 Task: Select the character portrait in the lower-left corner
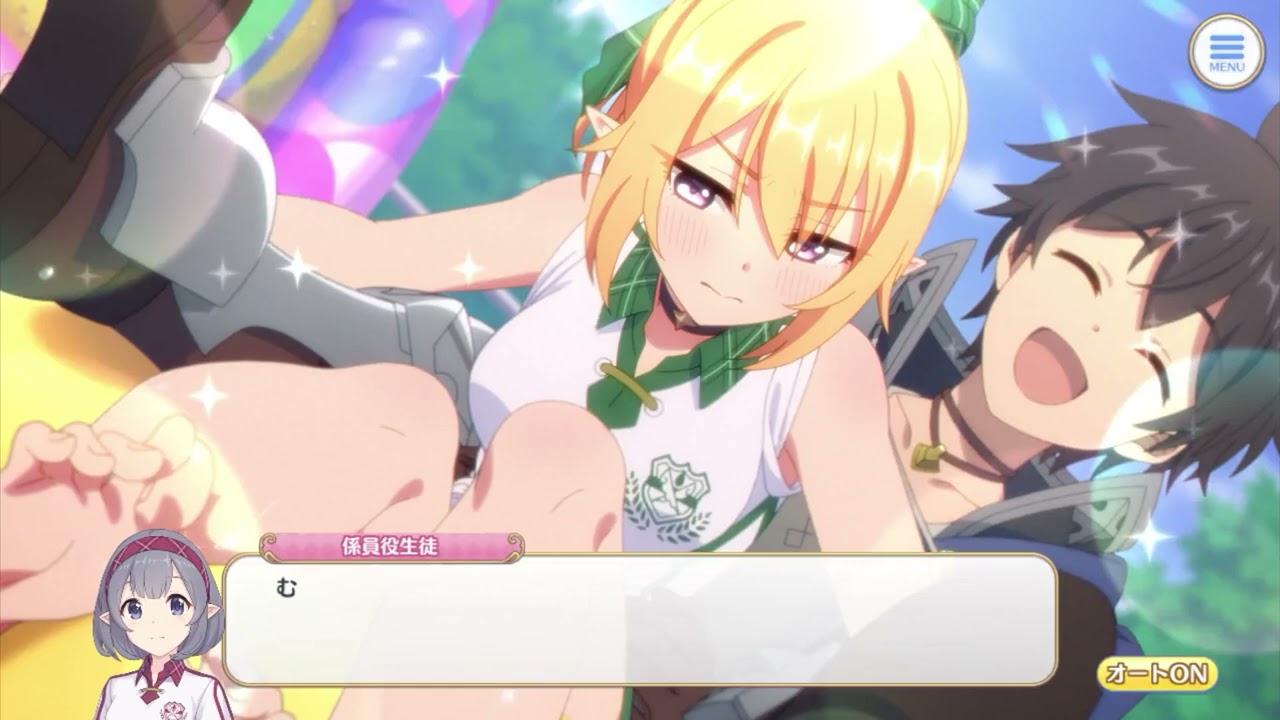(155, 625)
